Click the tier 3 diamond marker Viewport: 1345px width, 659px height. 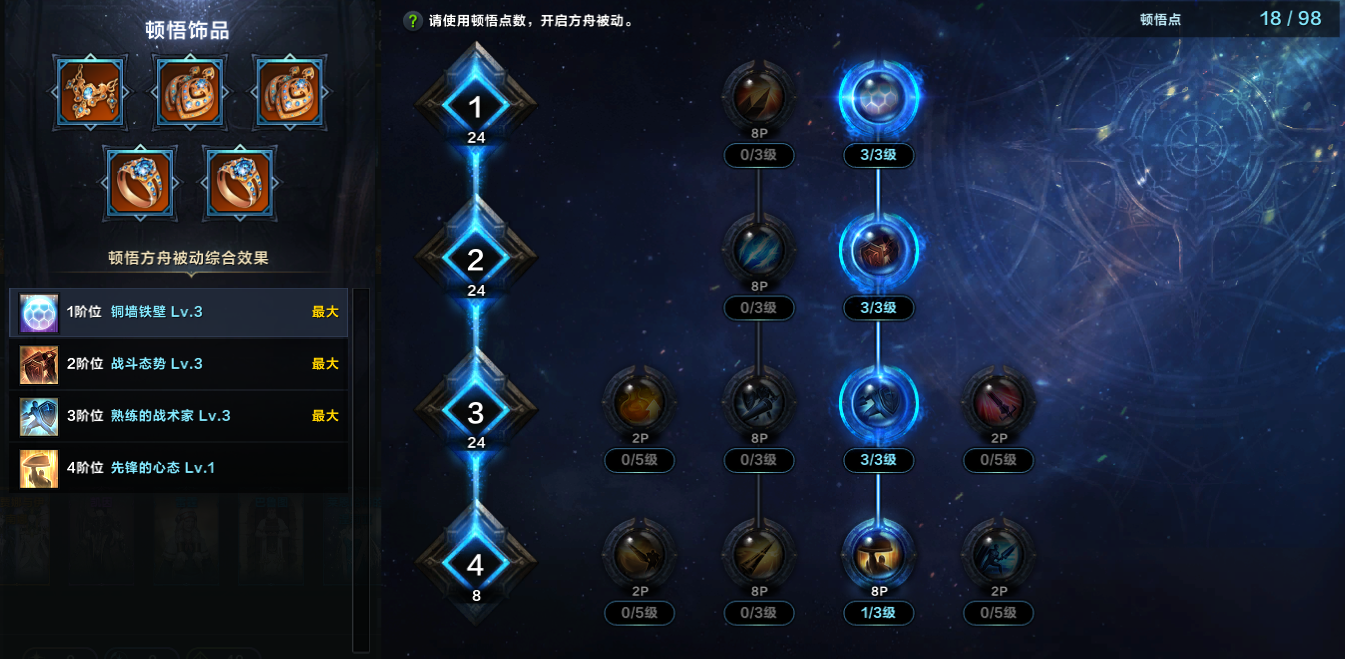click(x=476, y=412)
